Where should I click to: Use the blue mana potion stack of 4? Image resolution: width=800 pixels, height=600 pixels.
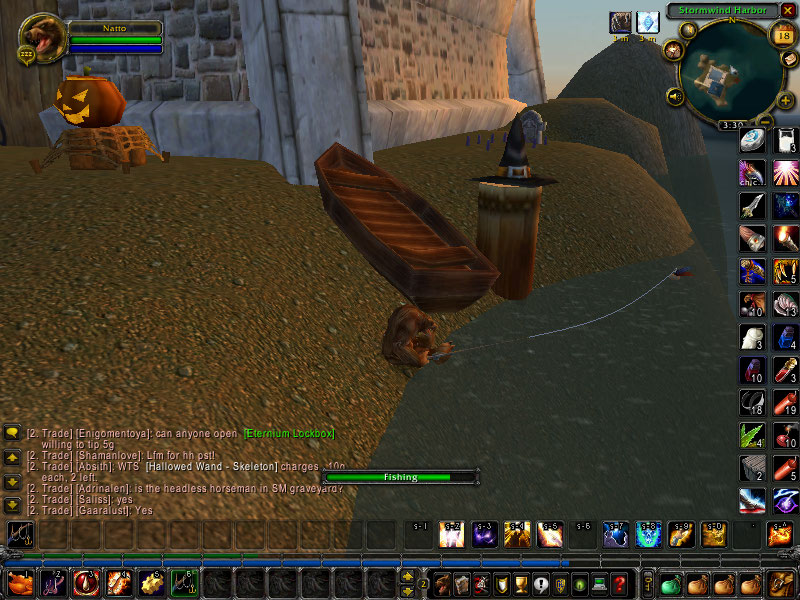pos(784,337)
